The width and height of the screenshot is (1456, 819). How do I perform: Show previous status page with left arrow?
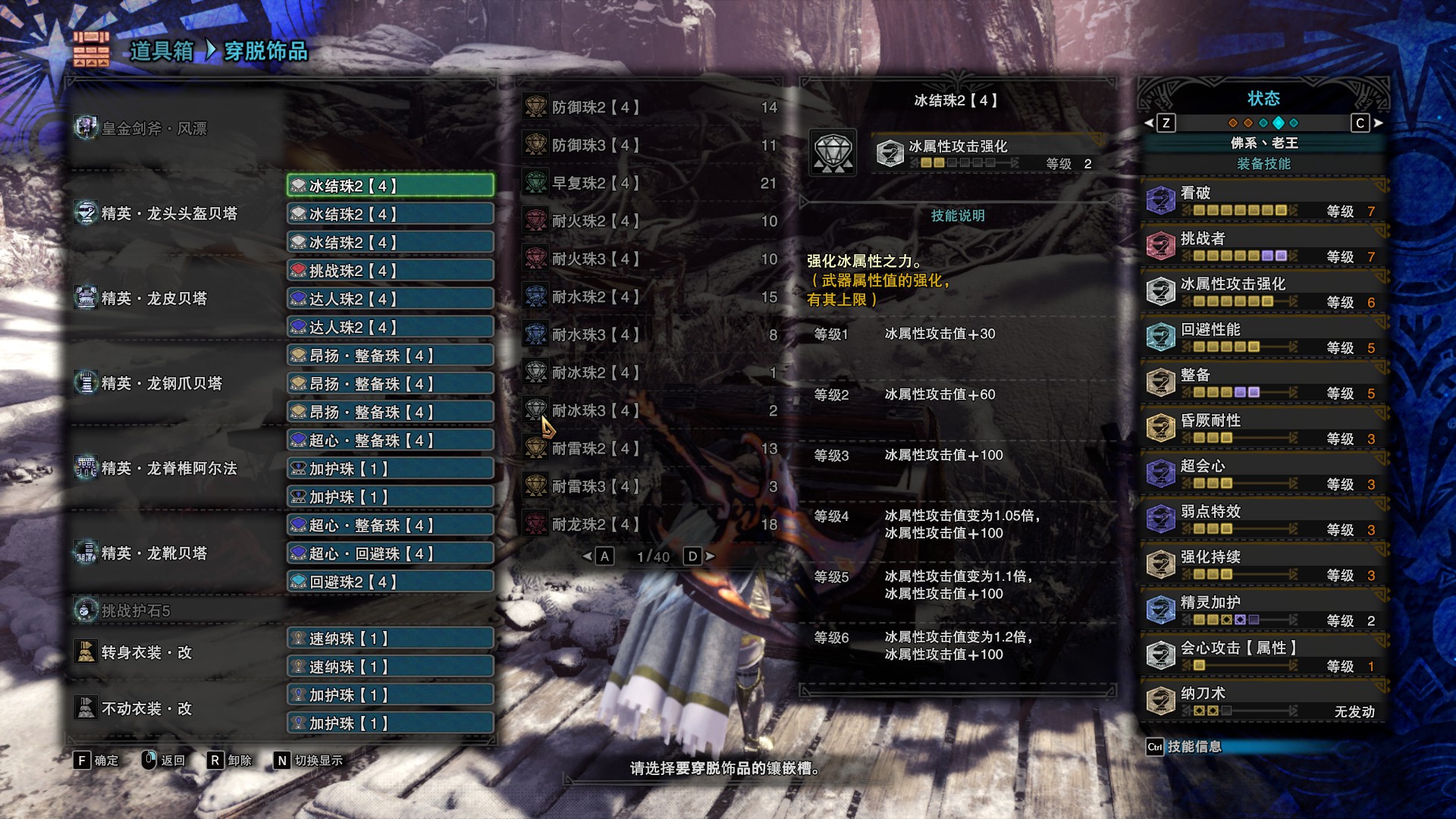(1149, 123)
